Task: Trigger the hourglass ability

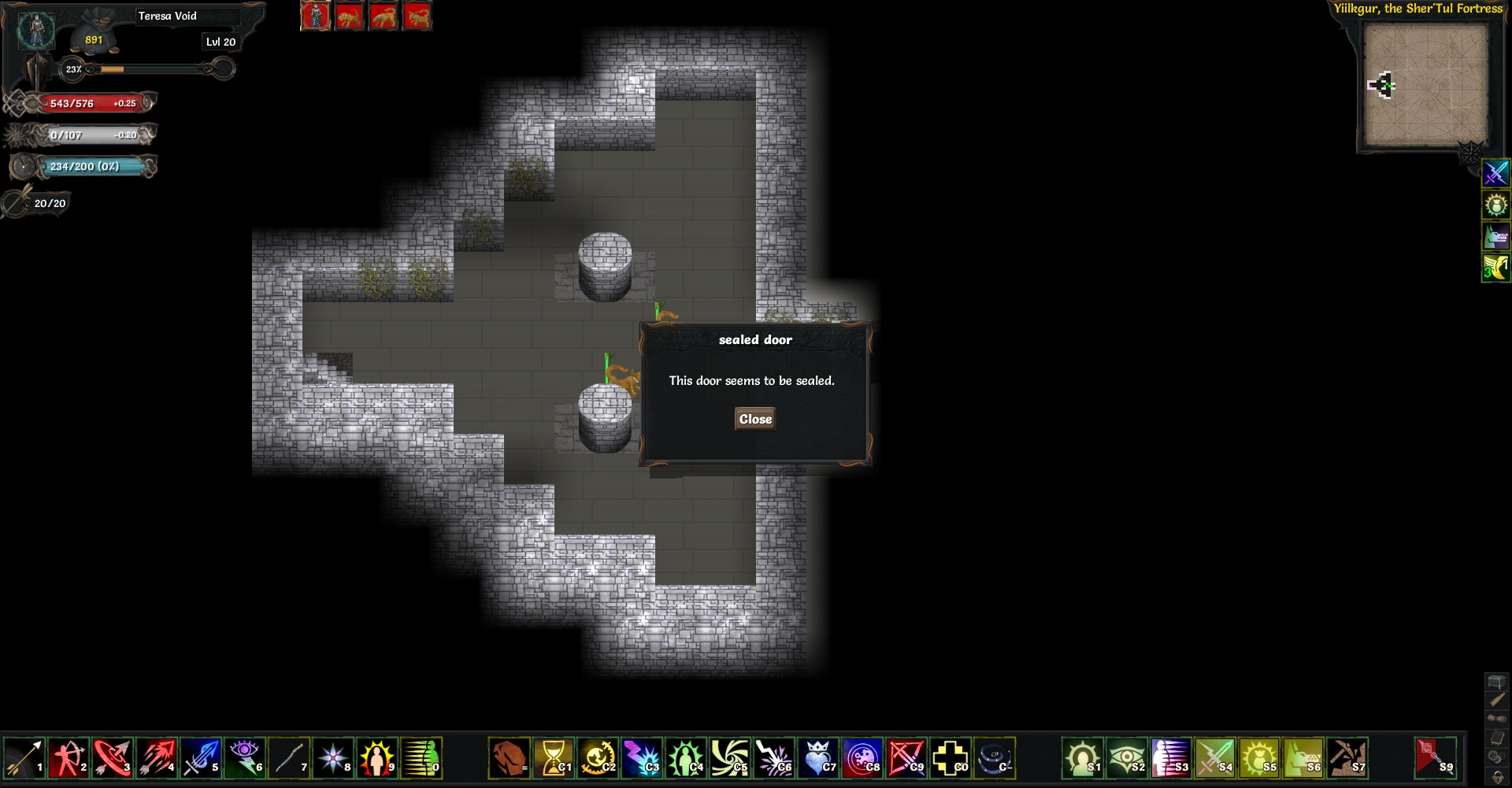Action: click(x=554, y=758)
